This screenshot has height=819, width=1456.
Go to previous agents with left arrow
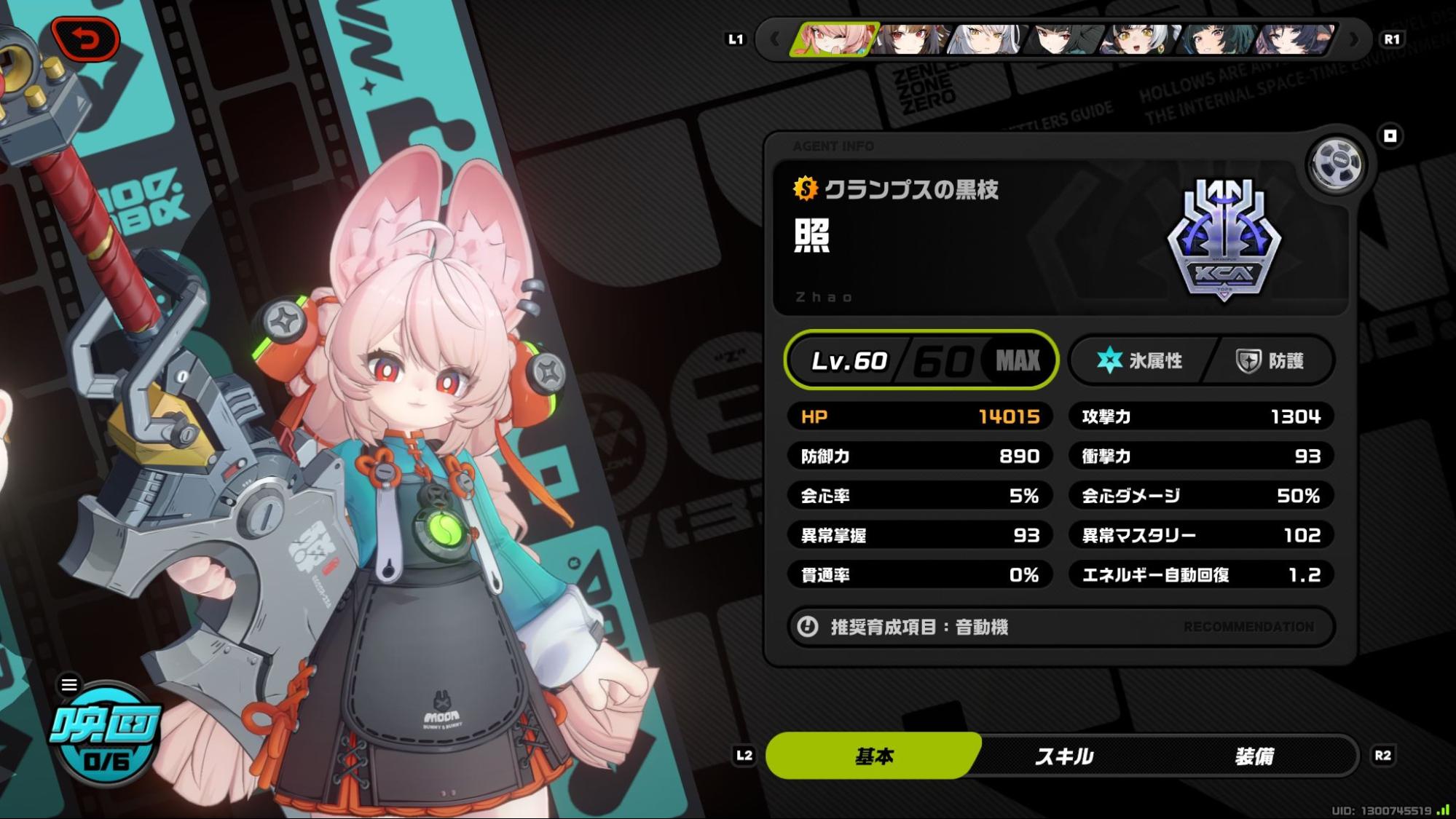click(774, 39)
